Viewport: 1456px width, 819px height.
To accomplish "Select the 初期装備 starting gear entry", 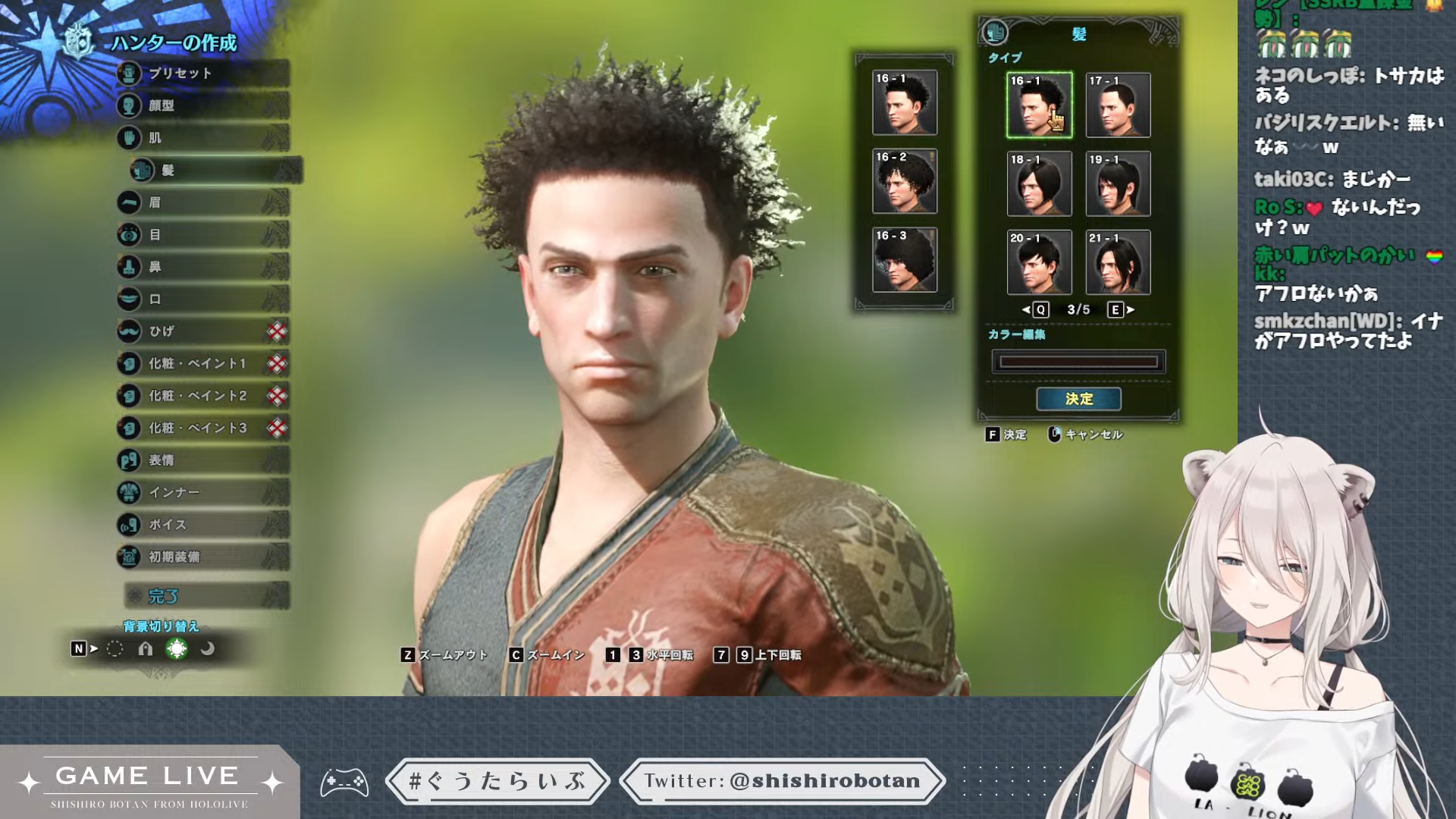I will click(x=202, y=557).
